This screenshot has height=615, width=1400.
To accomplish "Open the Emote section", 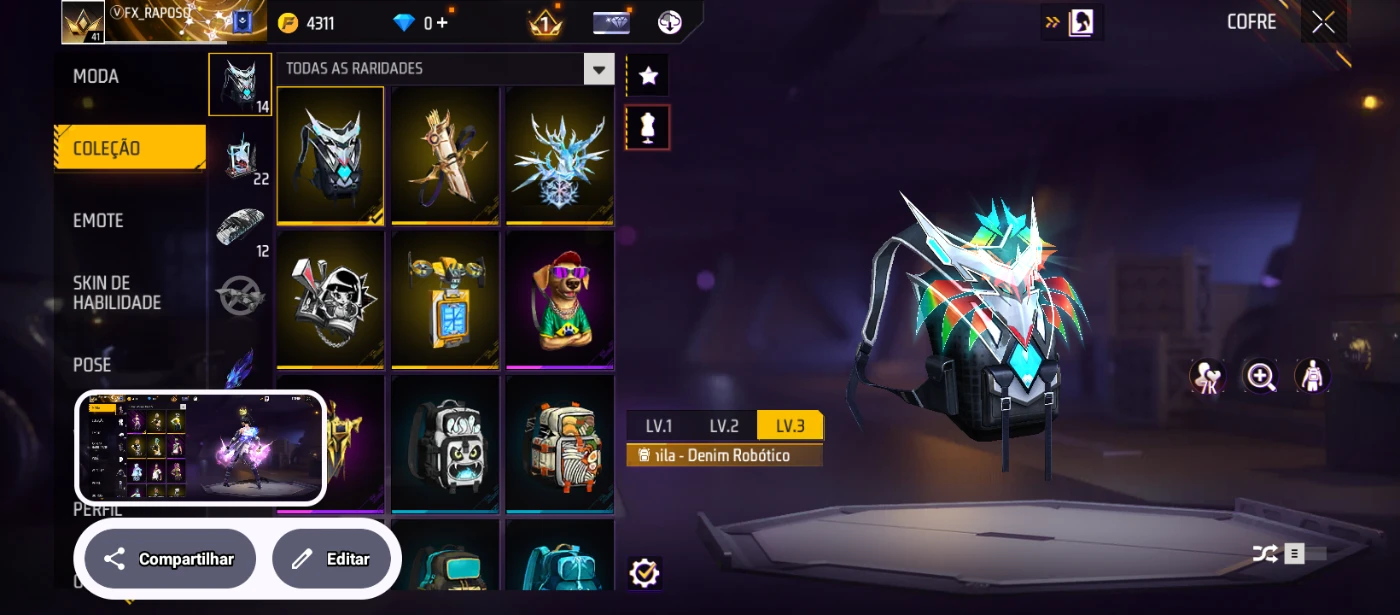I will [x=98, y=221].
